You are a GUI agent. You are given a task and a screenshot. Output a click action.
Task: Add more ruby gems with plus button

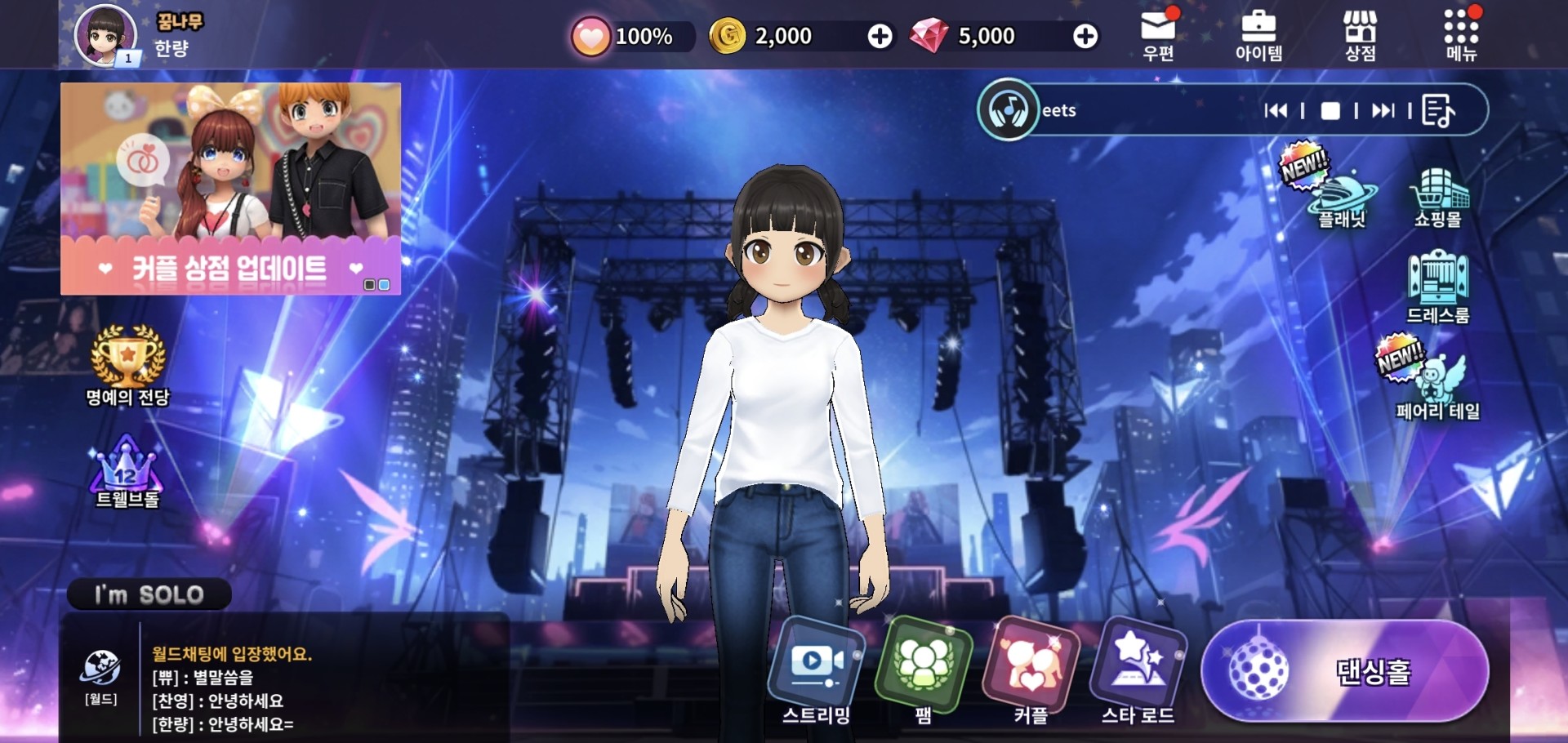tap(1085, 36)
